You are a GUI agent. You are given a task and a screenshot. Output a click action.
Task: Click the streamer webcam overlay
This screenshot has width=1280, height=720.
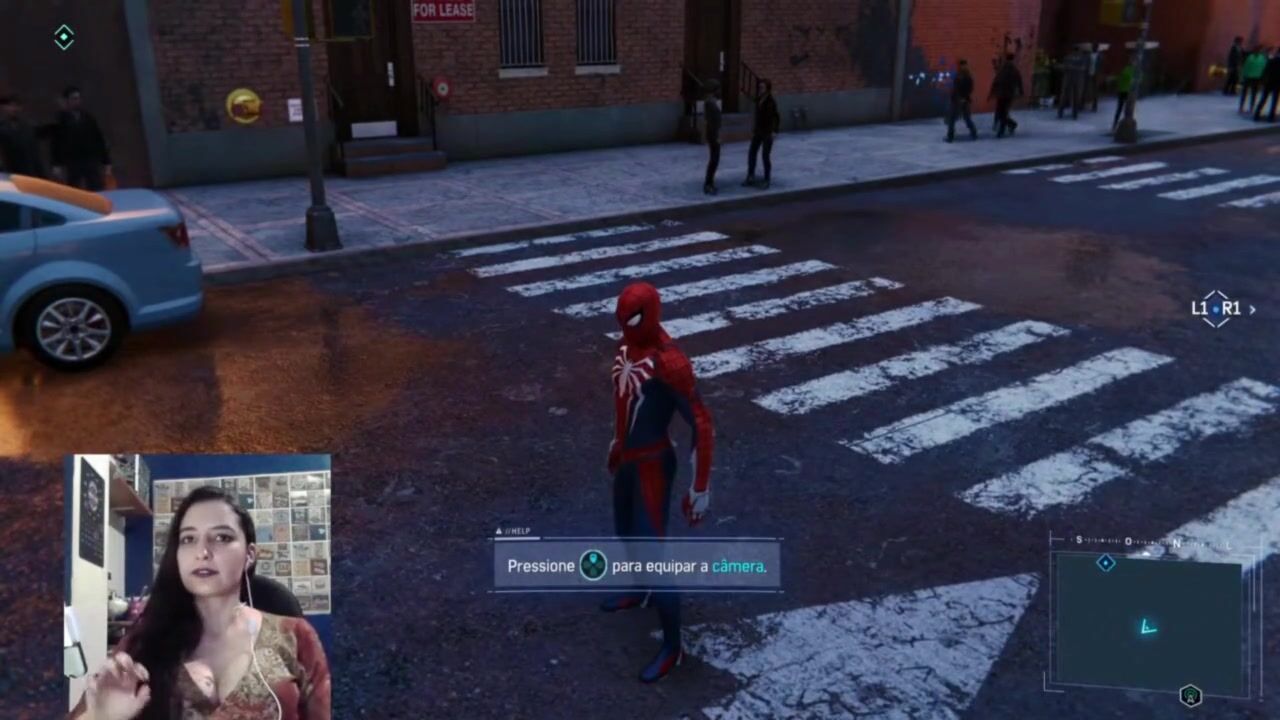[199, 586]
